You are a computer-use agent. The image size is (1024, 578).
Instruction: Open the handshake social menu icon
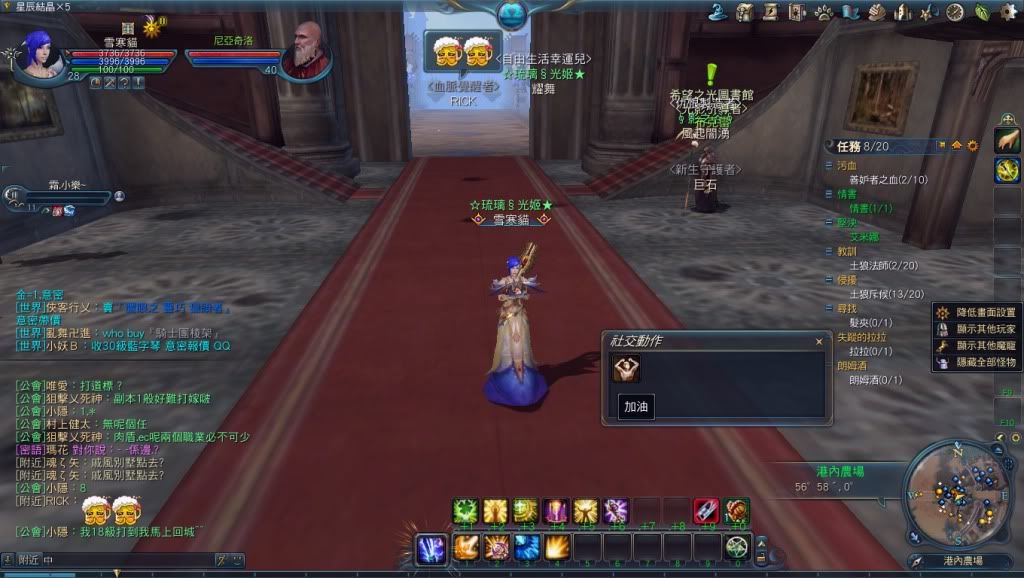(876, 12)
